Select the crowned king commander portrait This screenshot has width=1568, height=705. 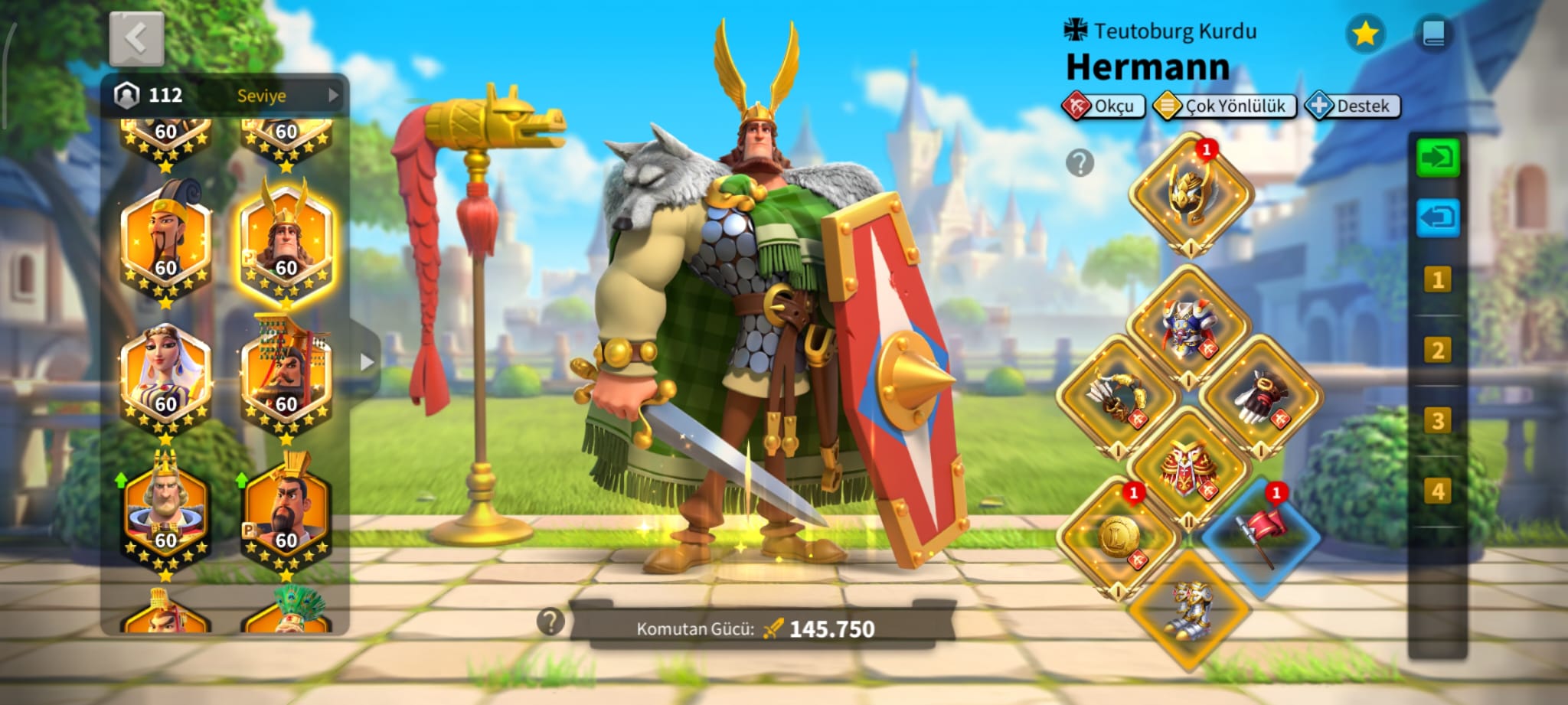pos(165,514)
